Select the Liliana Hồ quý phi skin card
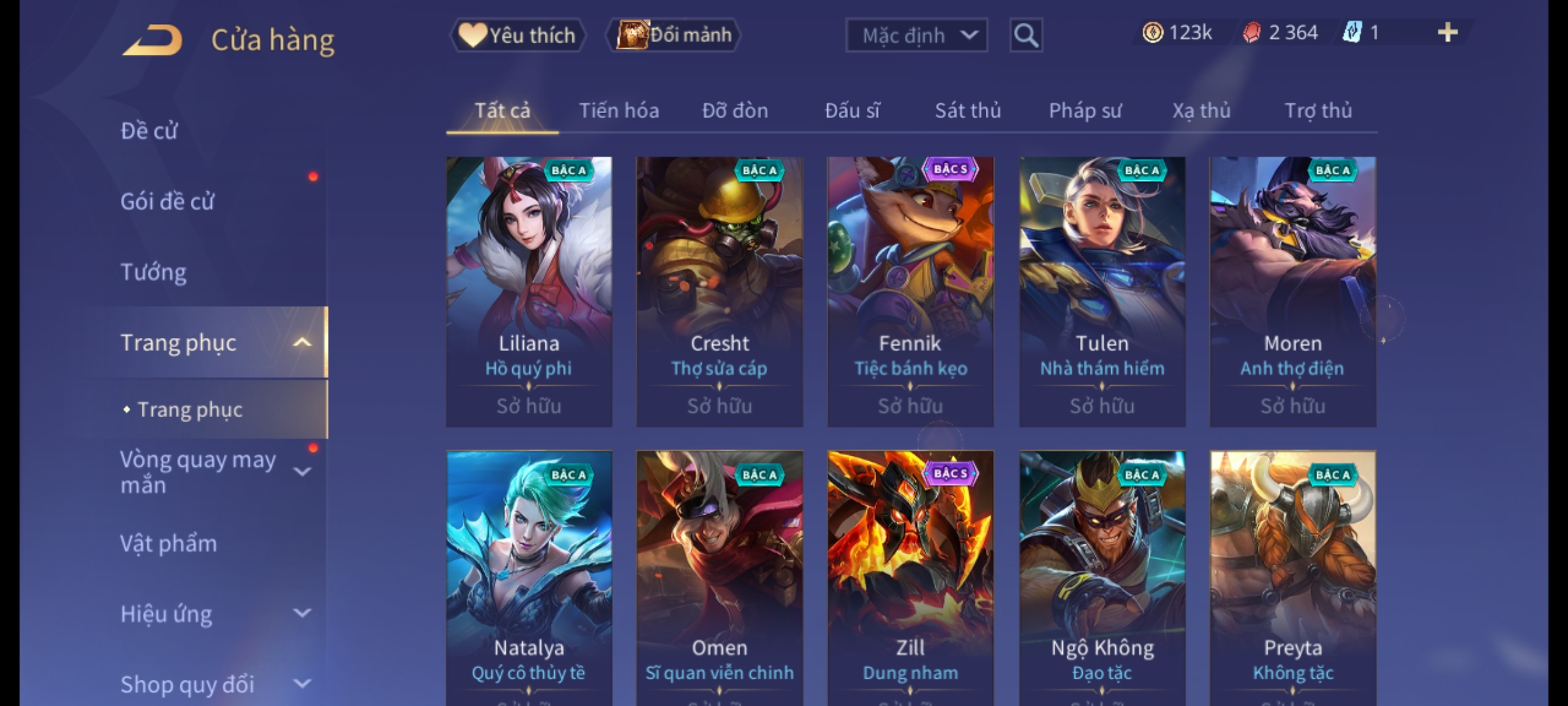 coord(529,292)
